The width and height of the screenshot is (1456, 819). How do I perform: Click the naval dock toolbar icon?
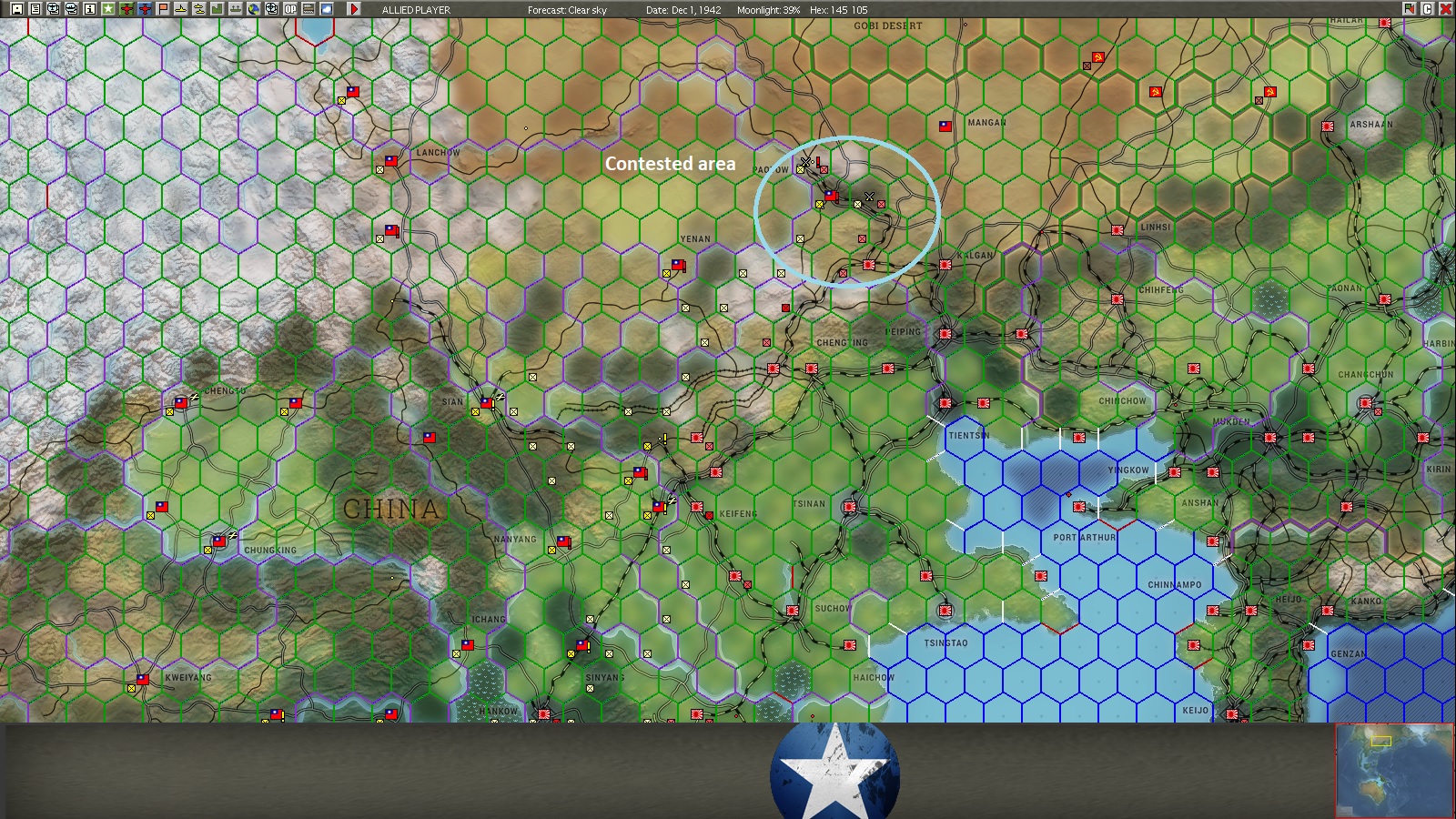point(234,8)
